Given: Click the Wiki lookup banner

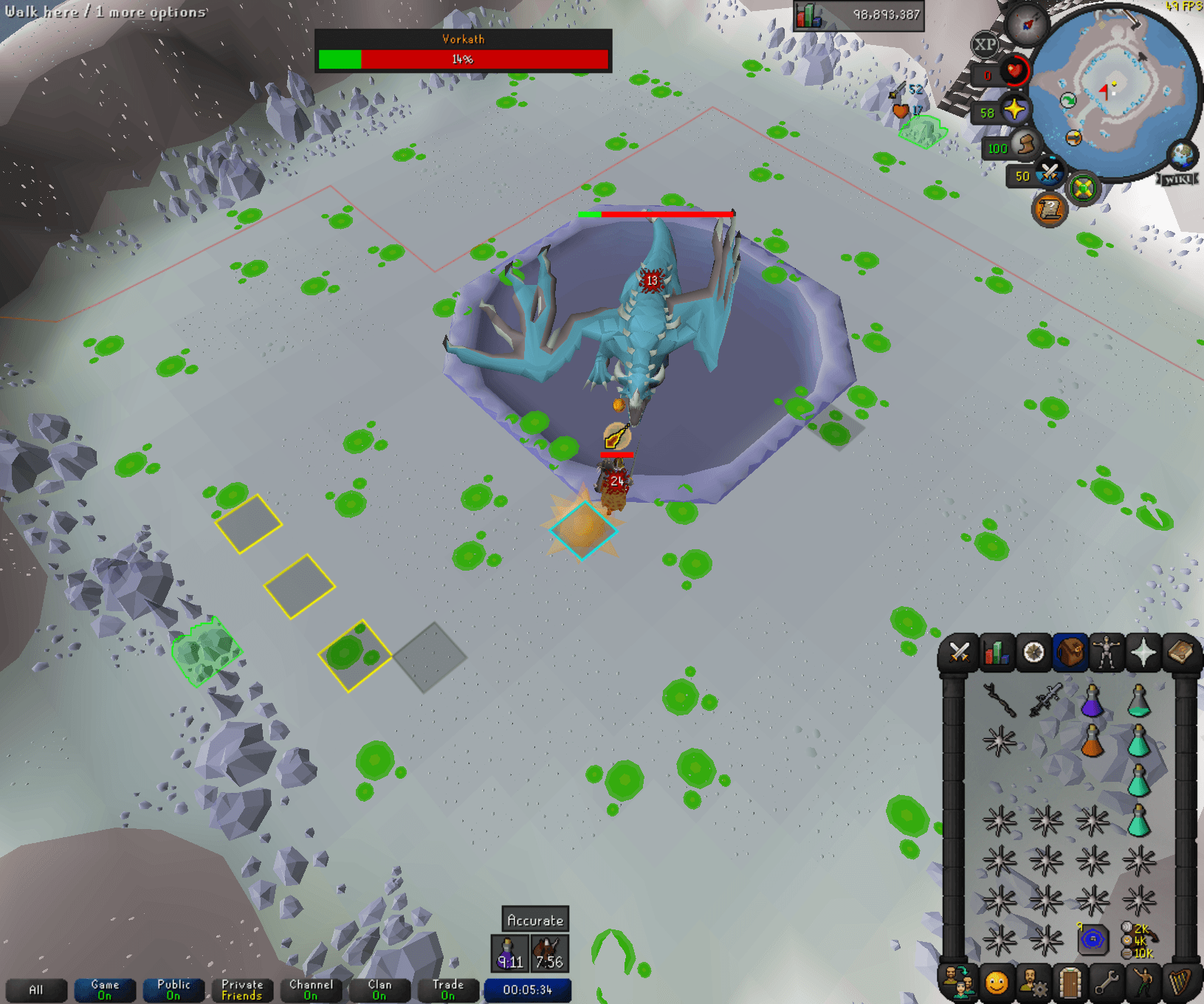Looking at the screenshot, I should click(1177, 177).
